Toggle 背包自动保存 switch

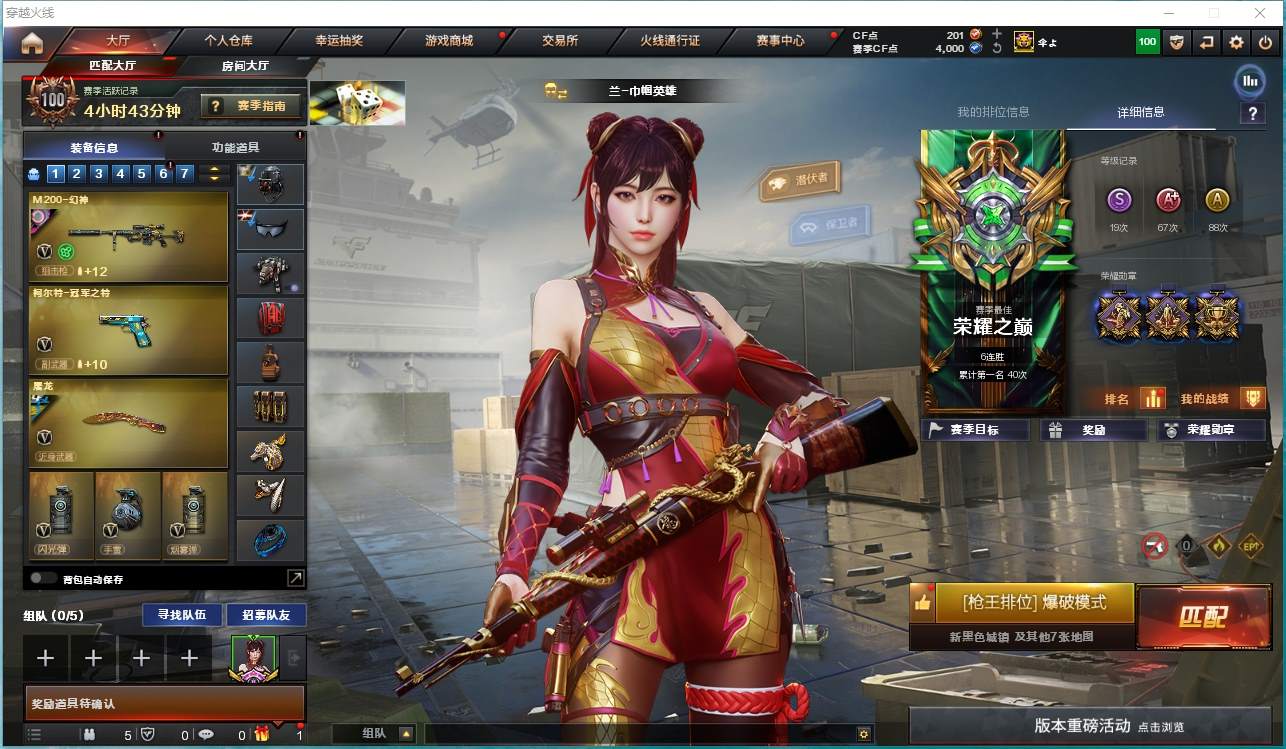click(43, 578)
